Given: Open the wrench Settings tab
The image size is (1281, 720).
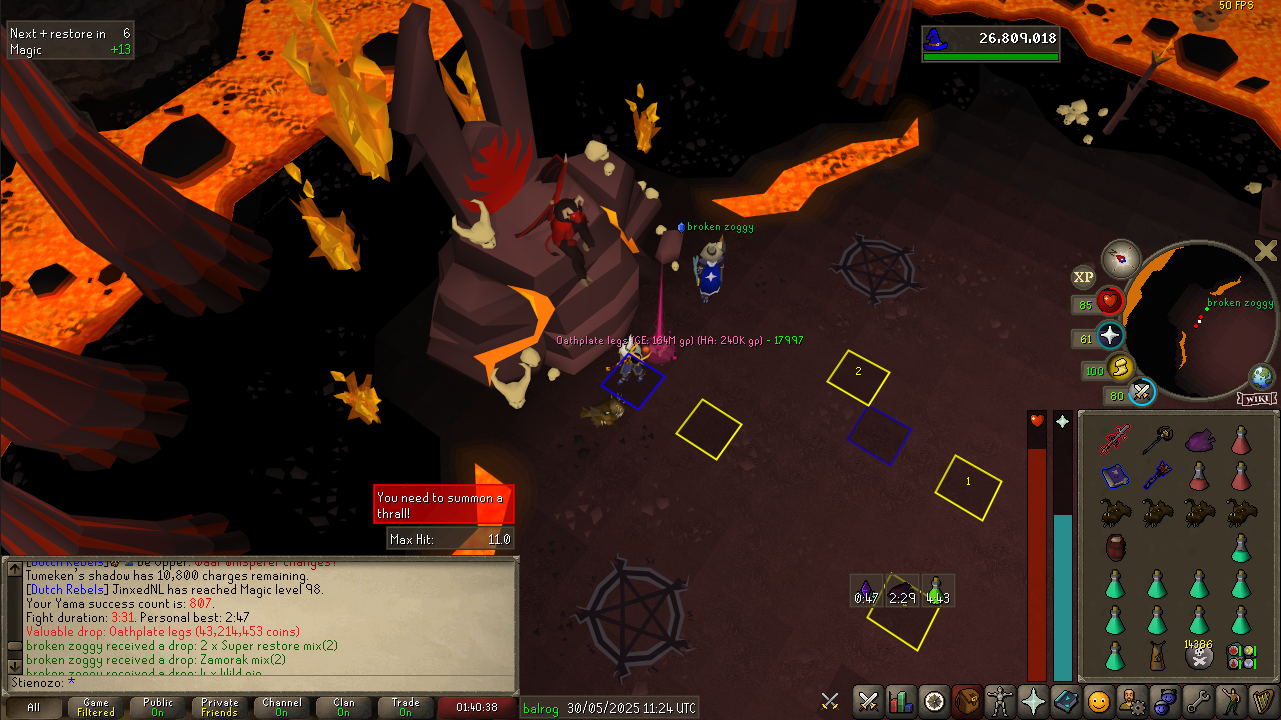Looking at the screenshot, I should [1197, 701].
